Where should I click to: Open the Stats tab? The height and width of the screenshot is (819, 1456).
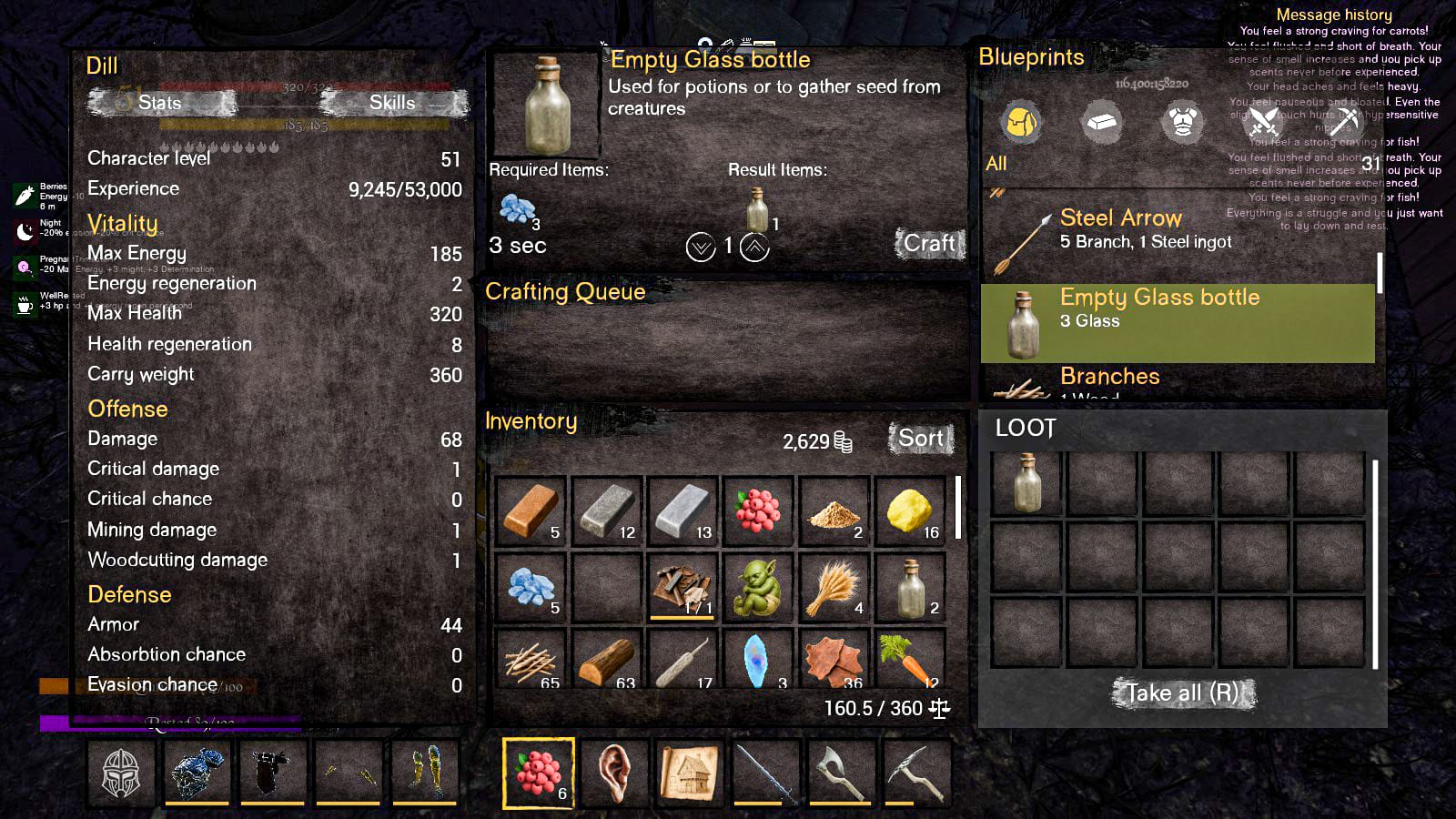(159, 103)
